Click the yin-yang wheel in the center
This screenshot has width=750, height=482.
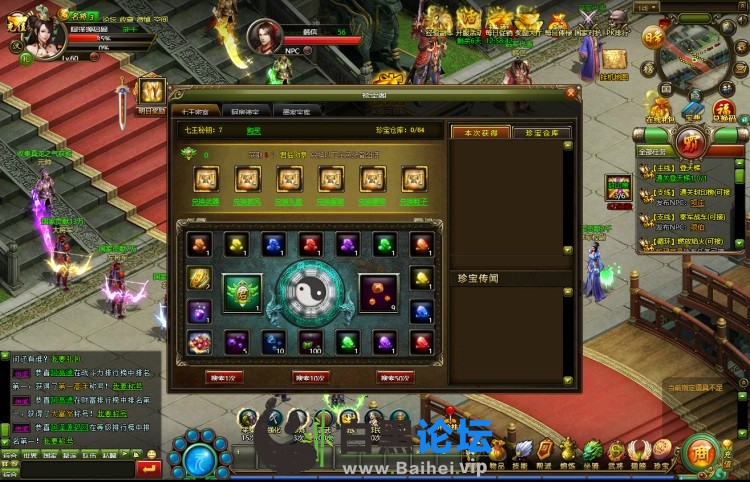pos(311,292)
